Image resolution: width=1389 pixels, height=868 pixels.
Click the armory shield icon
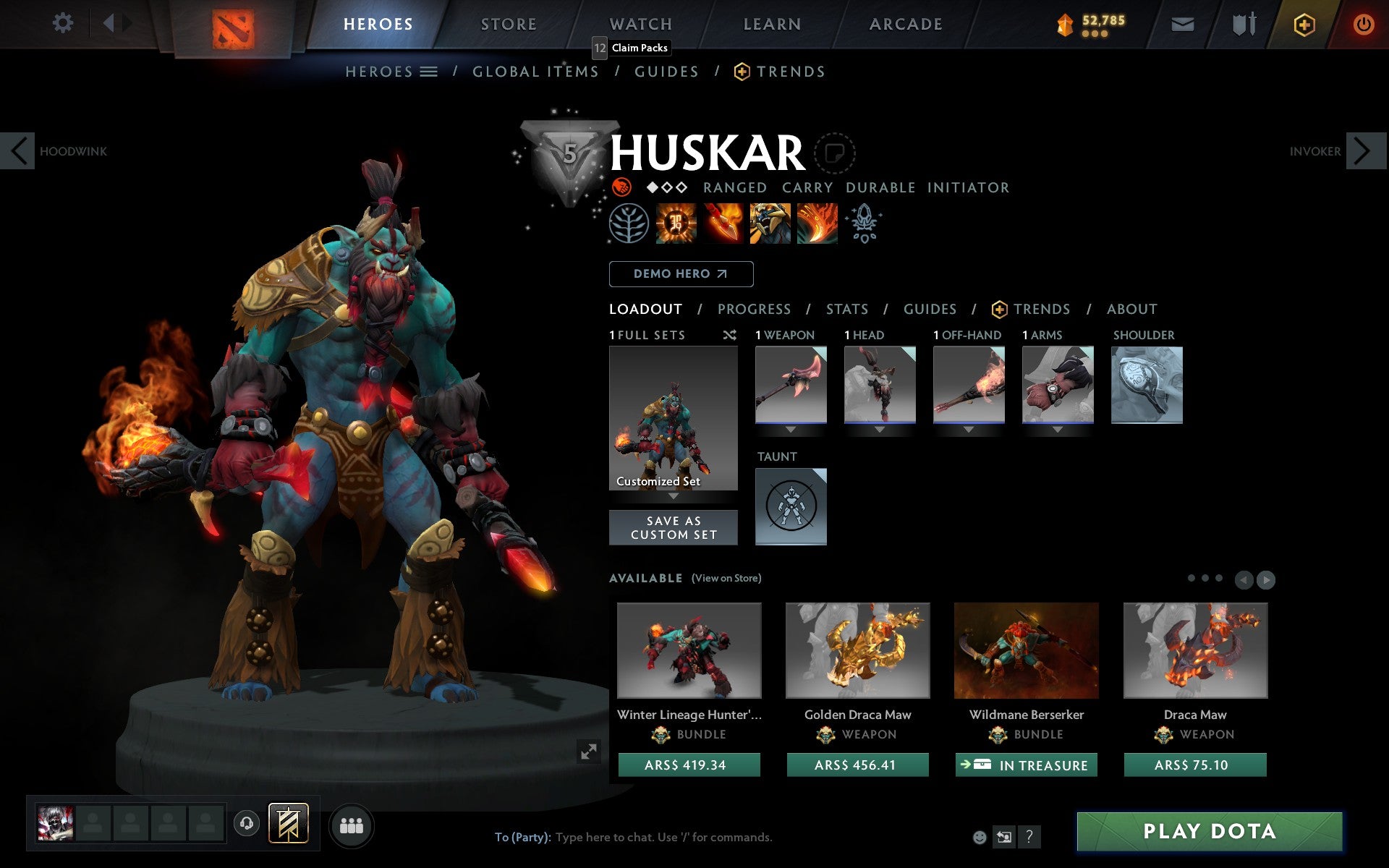click(1244, 23)
